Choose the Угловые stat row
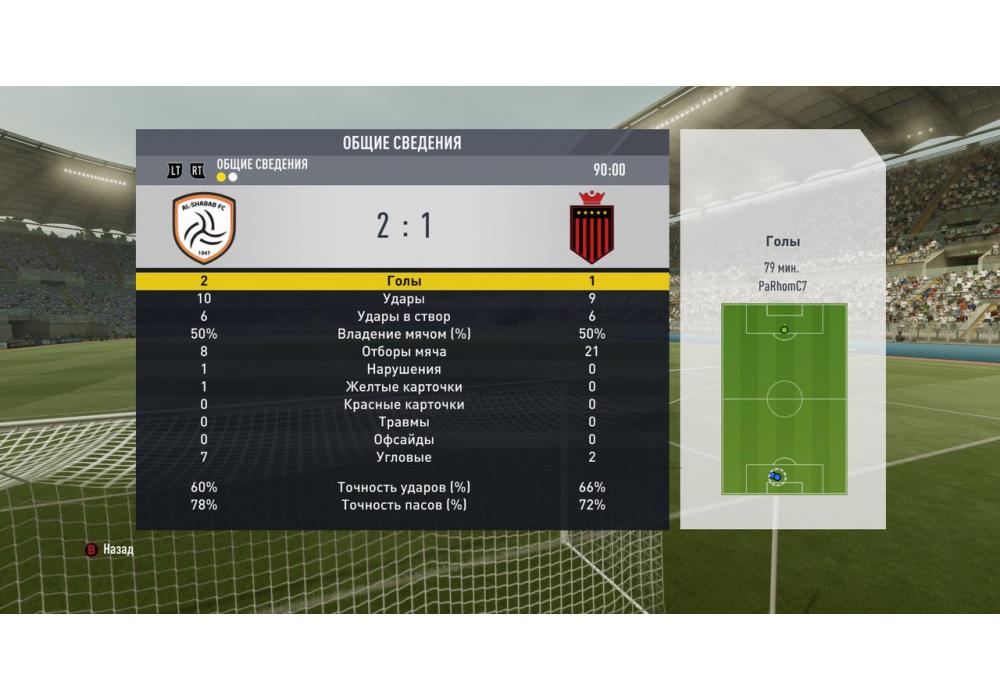Screen dimensions: 1000x700 click(x=403, y=457)
